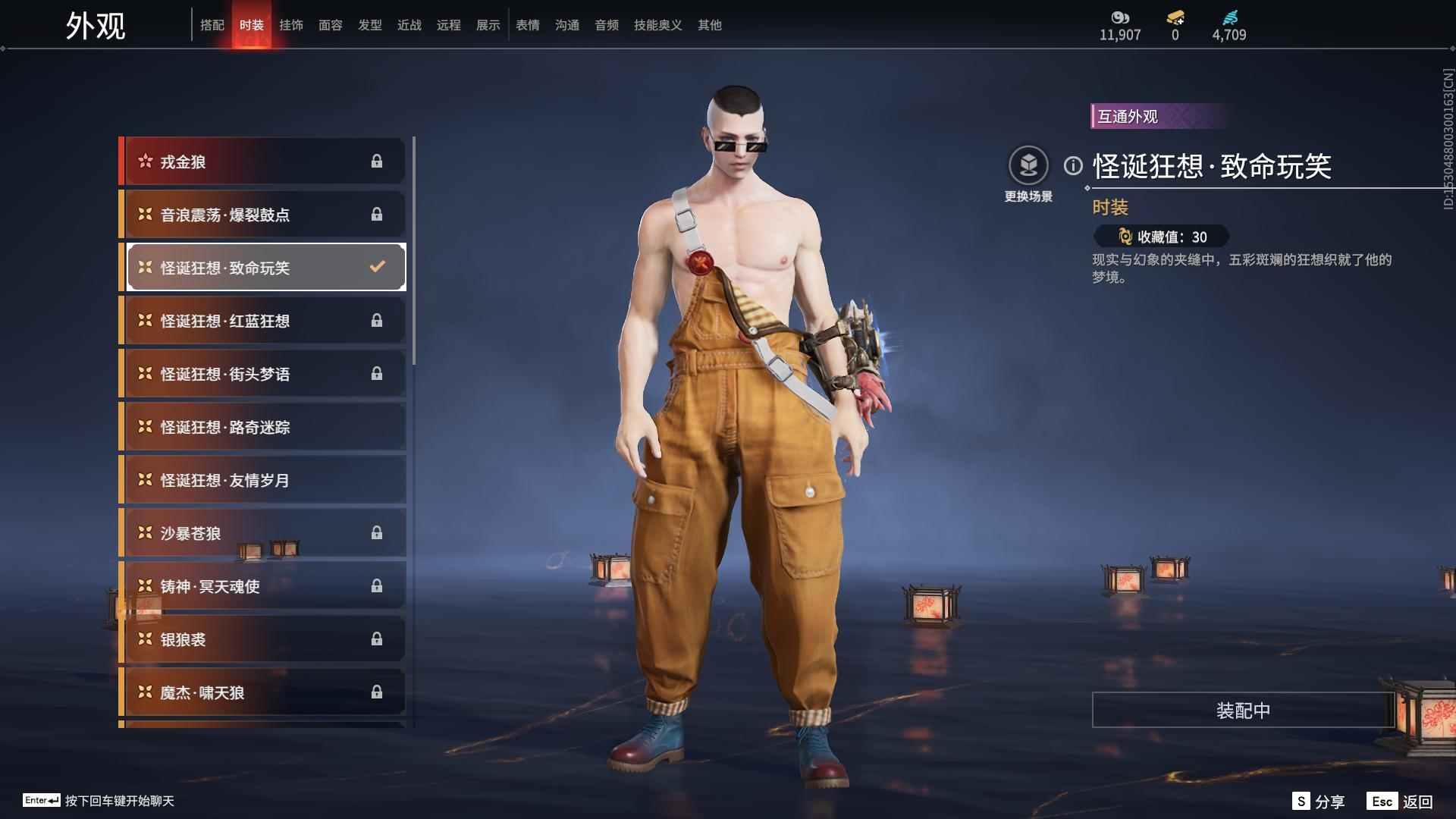
Task: Open the 近战 melee tab
Action: click(x=409, y=25)
